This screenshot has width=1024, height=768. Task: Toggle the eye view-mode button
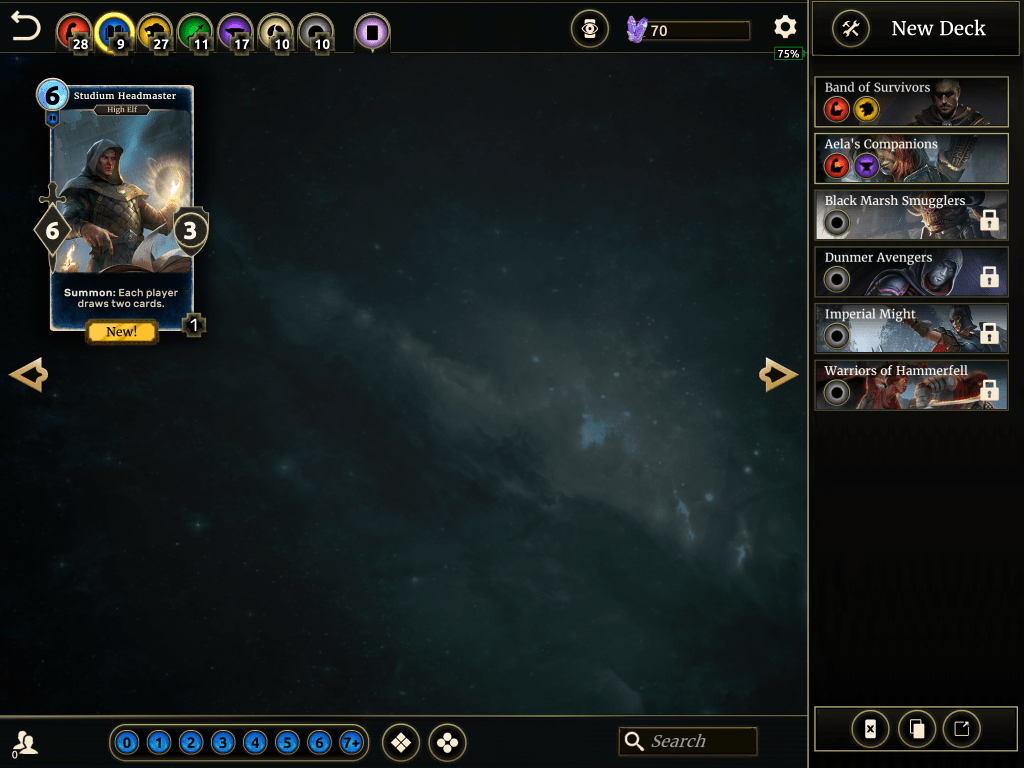590,29
